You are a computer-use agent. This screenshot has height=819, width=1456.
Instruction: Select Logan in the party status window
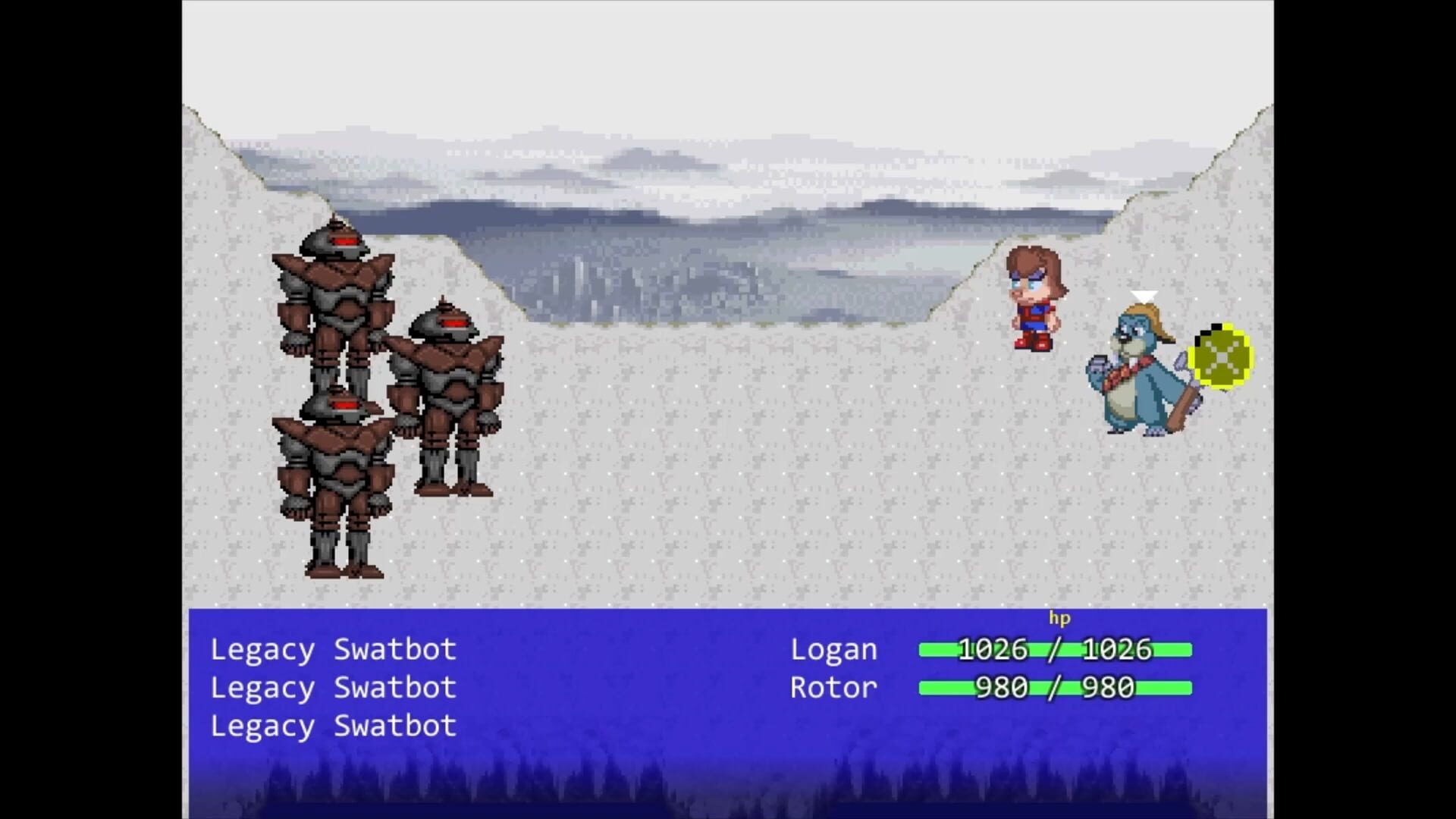tap(833, 649)
